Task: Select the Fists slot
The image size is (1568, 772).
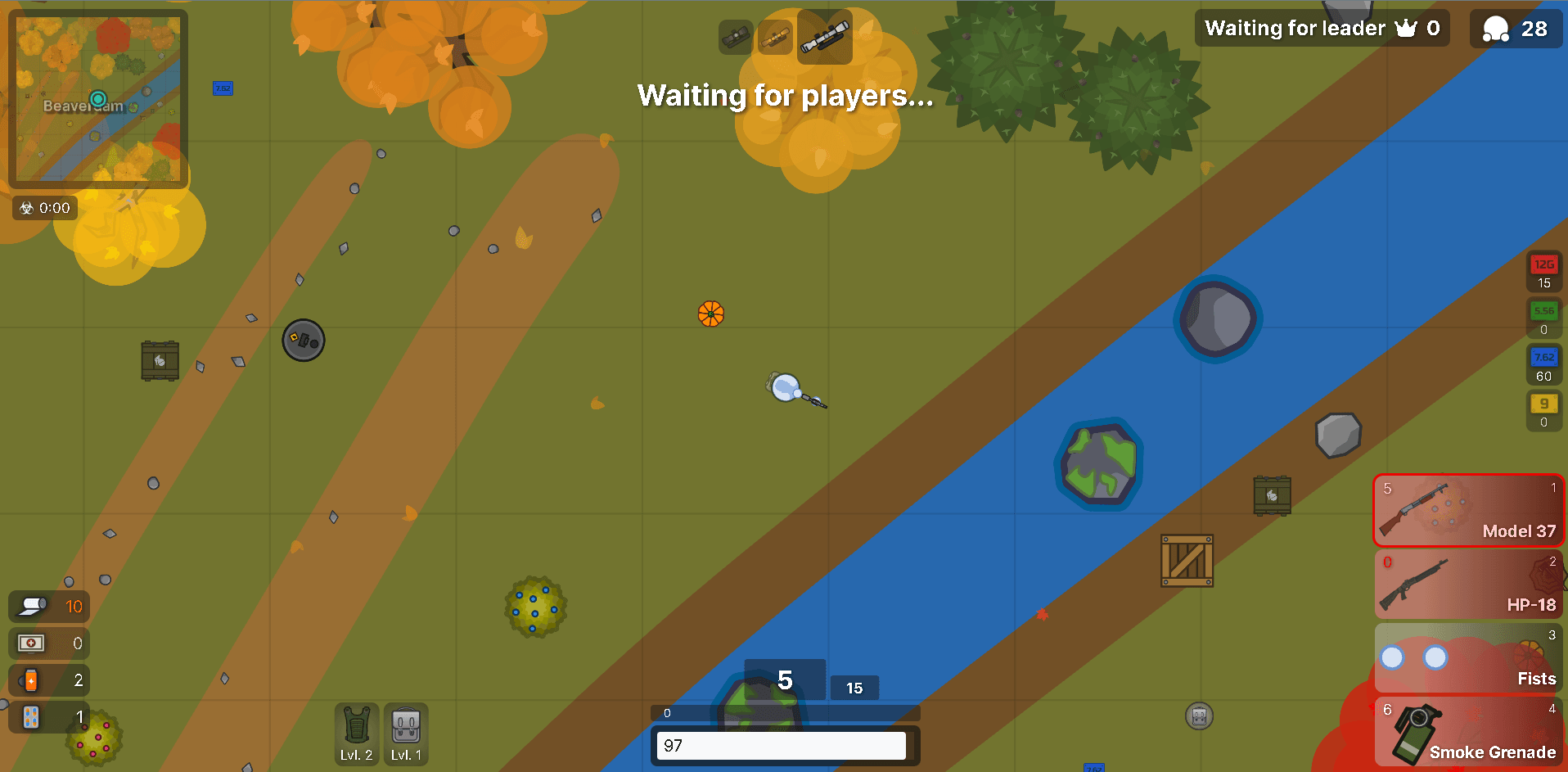Action: pos(1469,657)
